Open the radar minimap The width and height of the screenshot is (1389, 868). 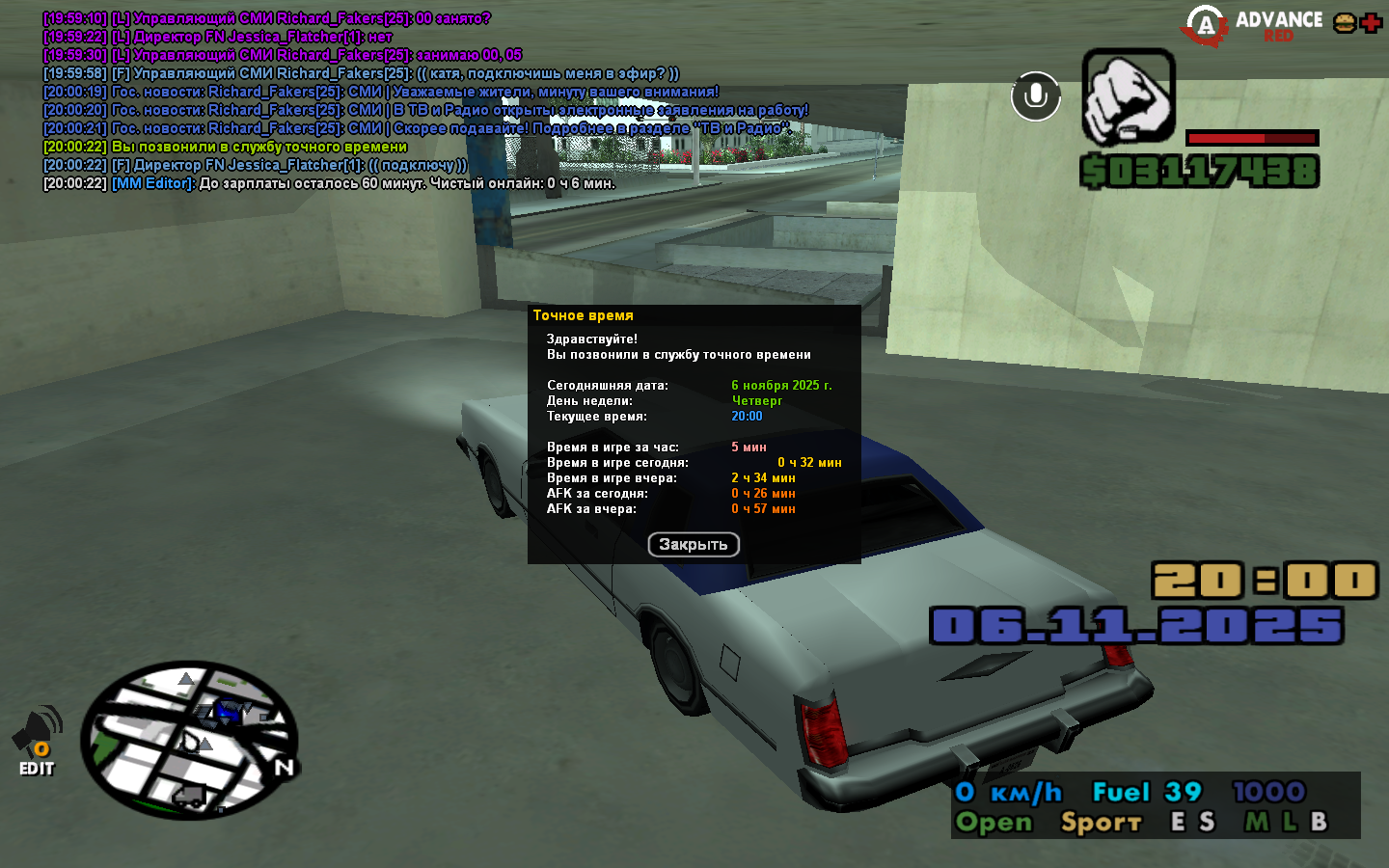(x=188, y=740)
